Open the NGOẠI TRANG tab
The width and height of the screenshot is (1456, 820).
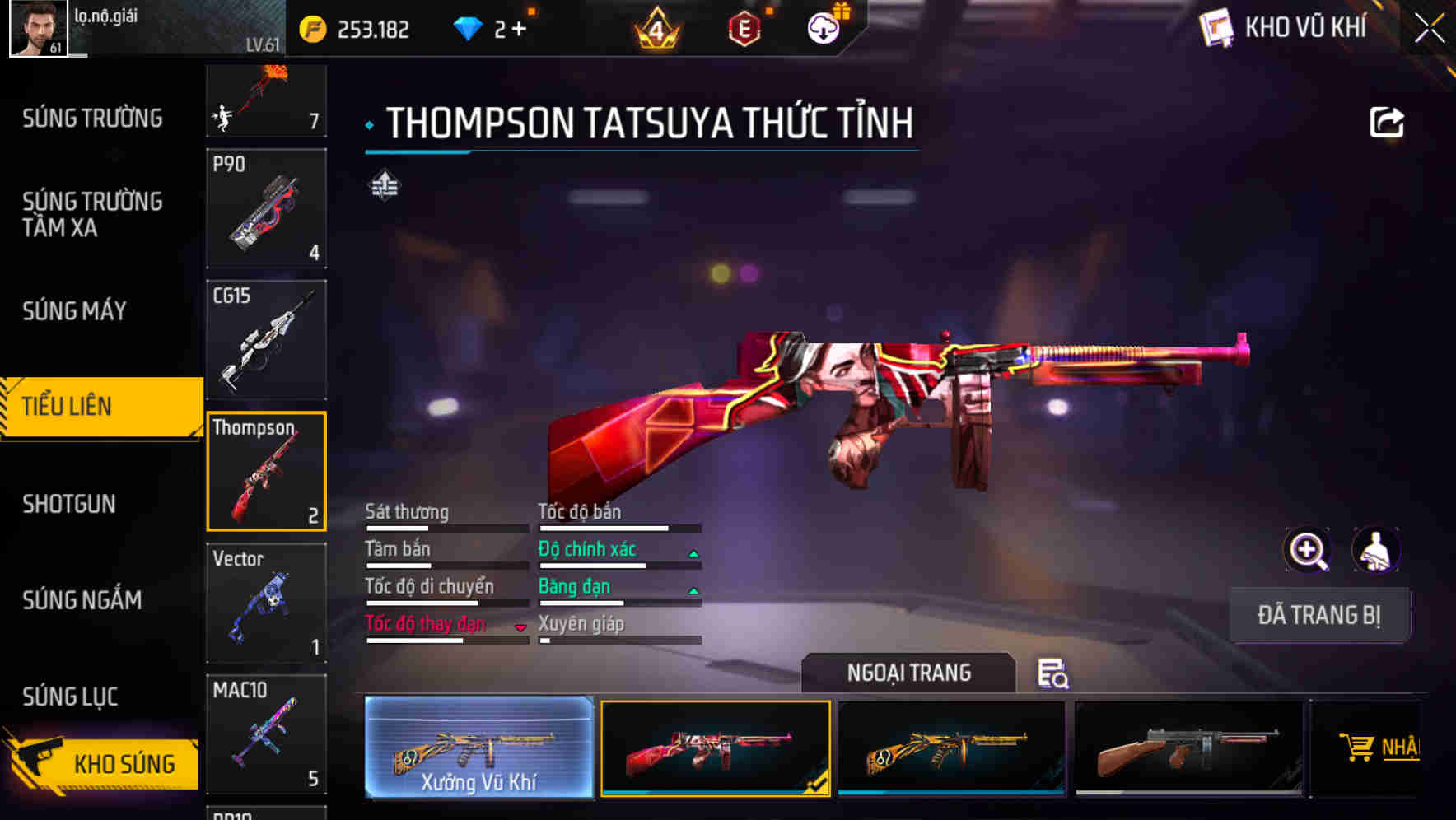pyautogui.click(x=909, y=673)
